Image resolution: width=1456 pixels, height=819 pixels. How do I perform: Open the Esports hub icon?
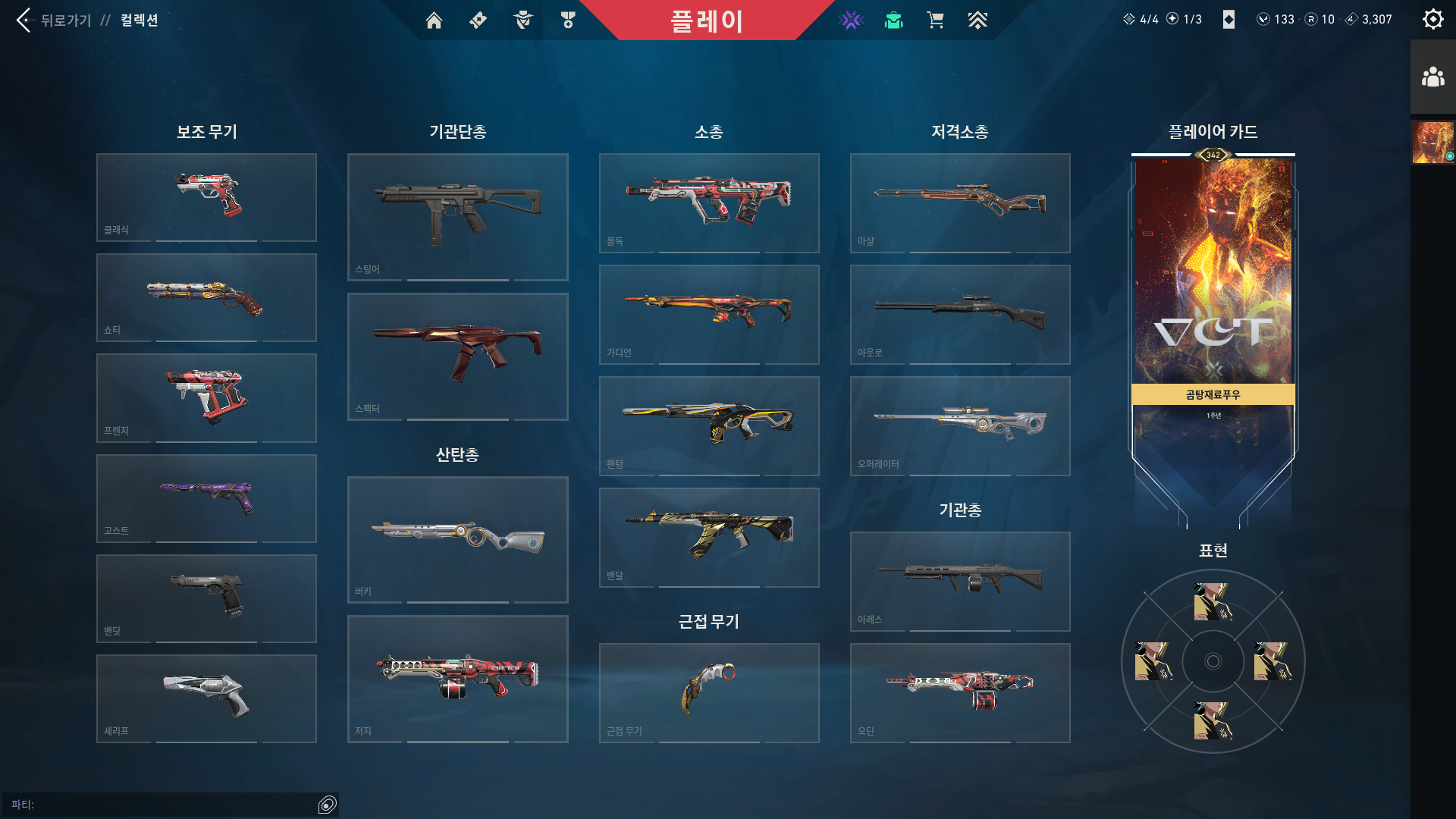[x=851, y=20]
